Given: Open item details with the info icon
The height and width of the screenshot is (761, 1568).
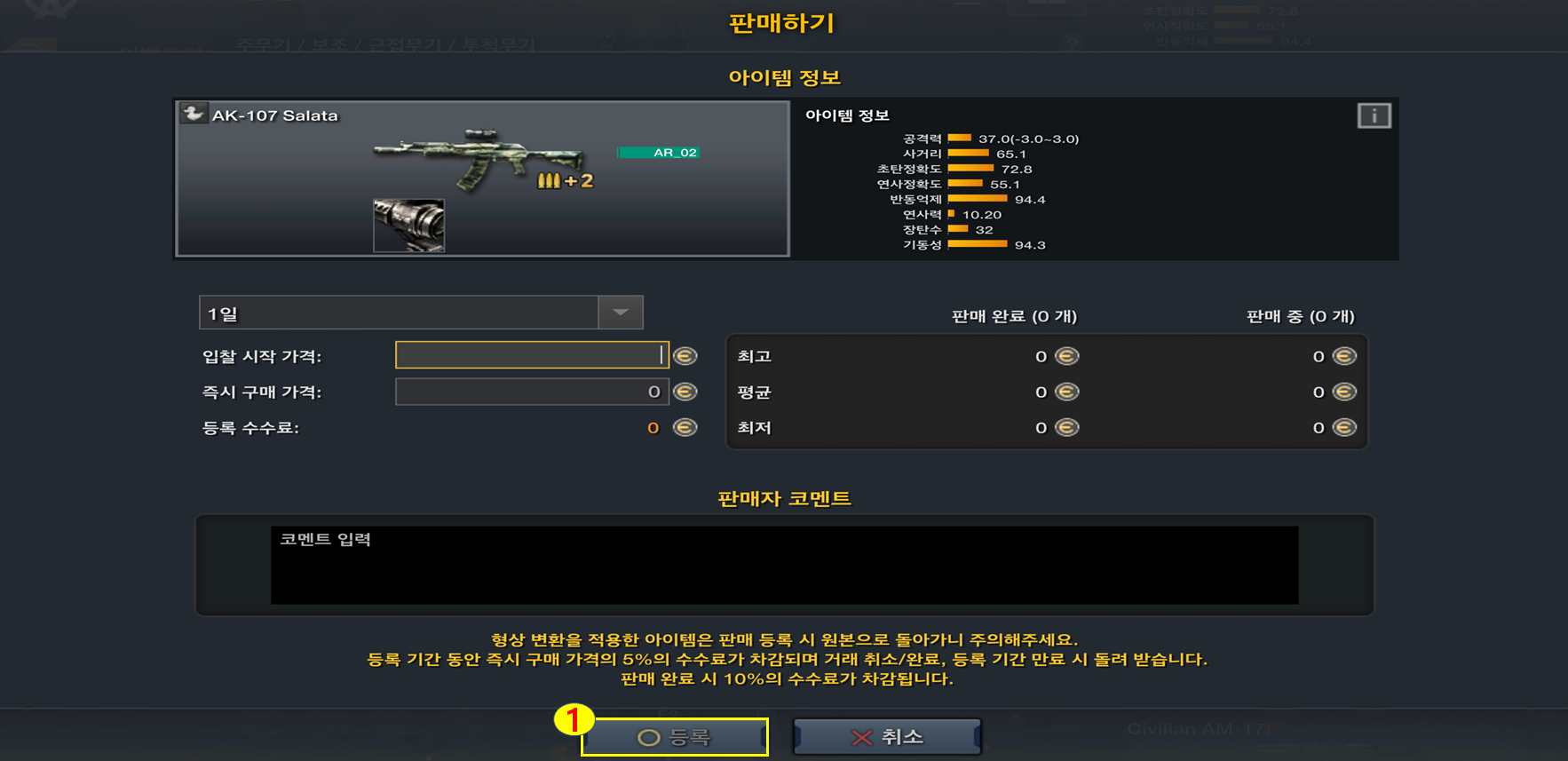Looking at the screenshot, I should point(1374,115).
